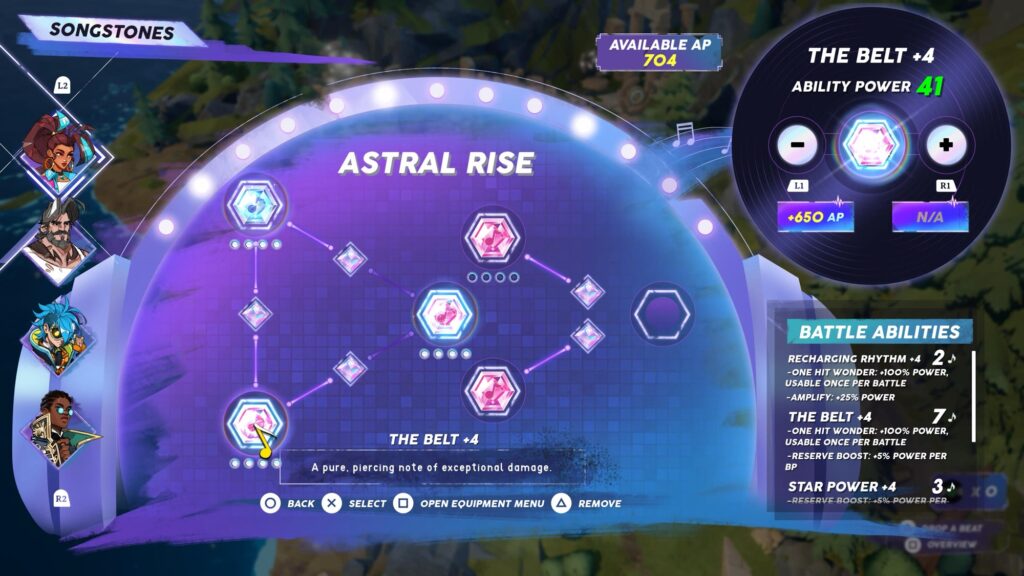Pick the pink songstone in the center node
The image size is (1024, 576).
pyautogui.click(x=445, y=315)
